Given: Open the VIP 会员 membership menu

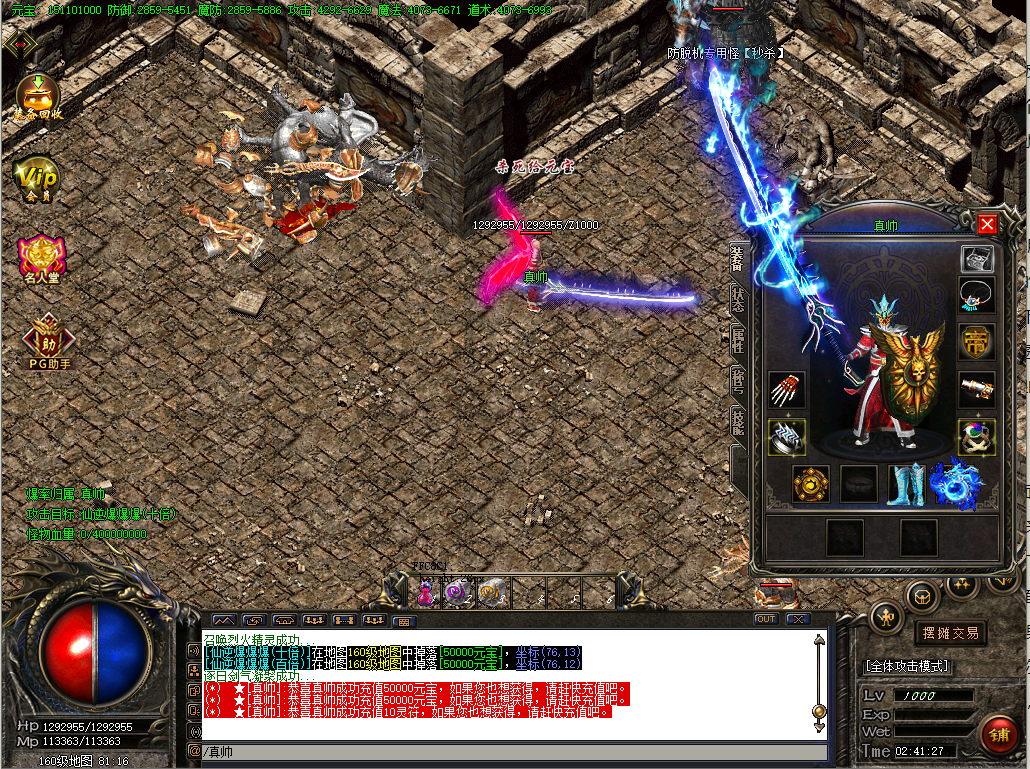Looking at the screenshot, I should (x=36, y=178).
